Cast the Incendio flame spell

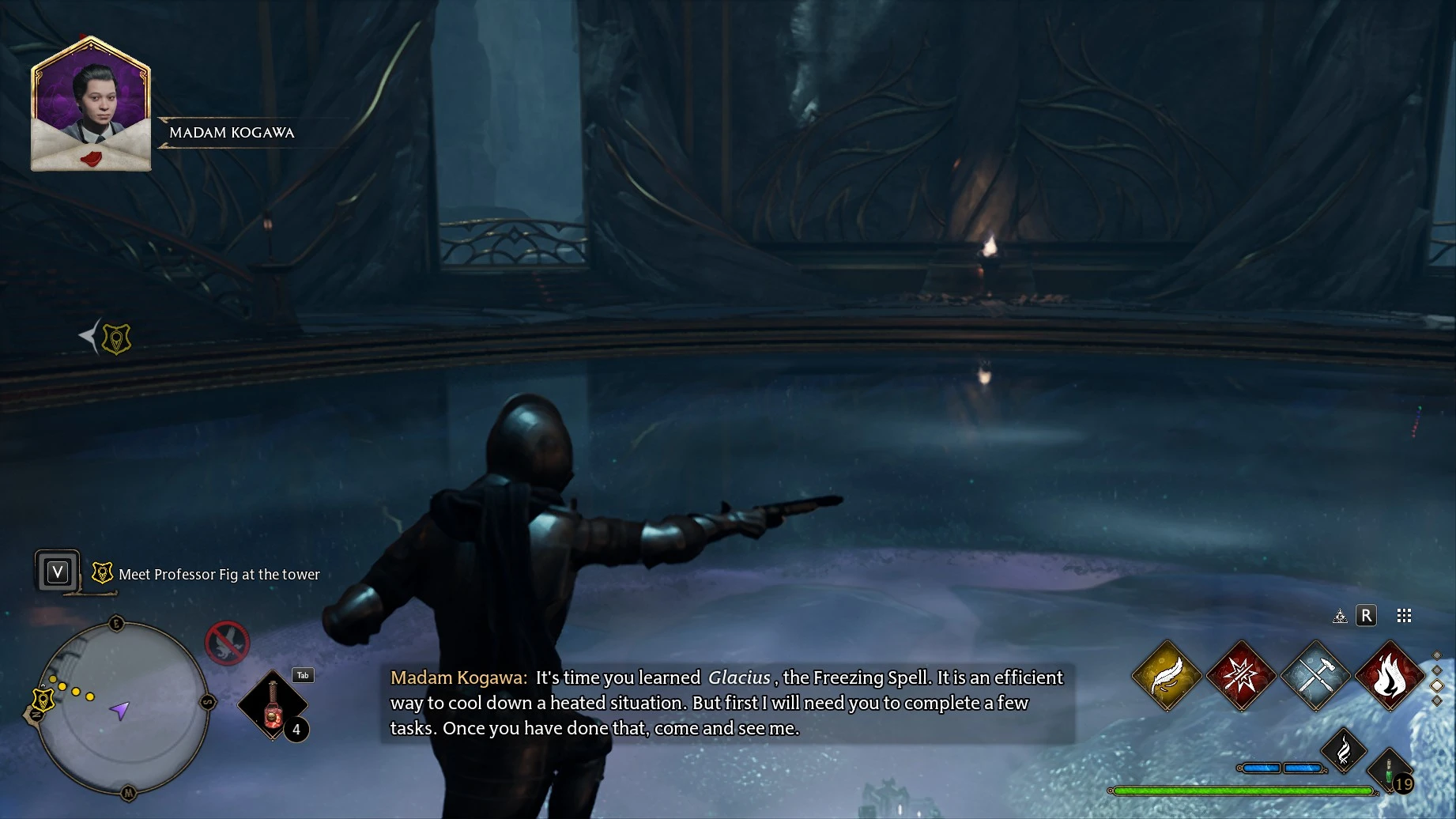1390,676
